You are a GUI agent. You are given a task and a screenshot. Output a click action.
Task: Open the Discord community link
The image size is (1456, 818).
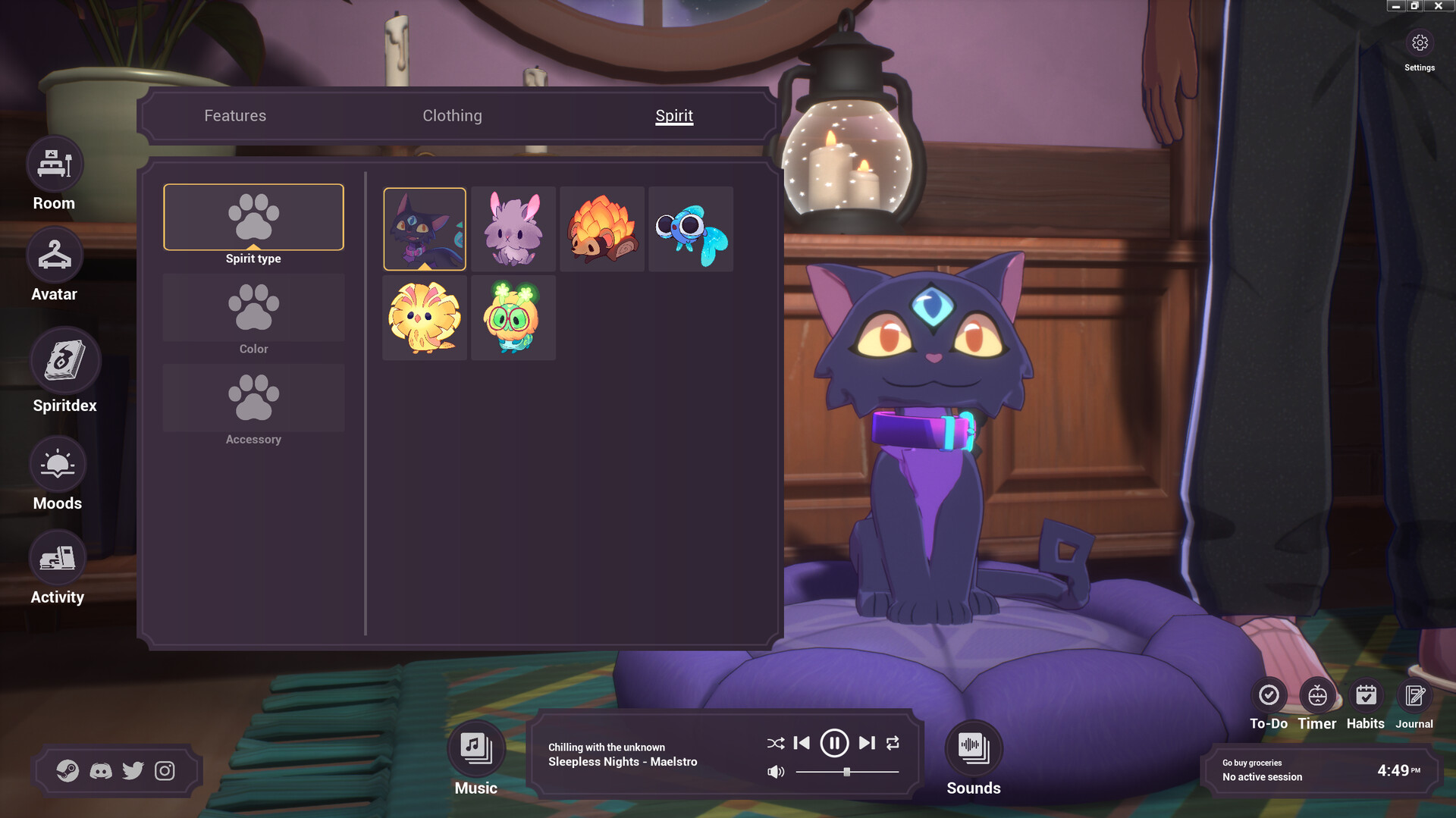click(x=102, y=771)
